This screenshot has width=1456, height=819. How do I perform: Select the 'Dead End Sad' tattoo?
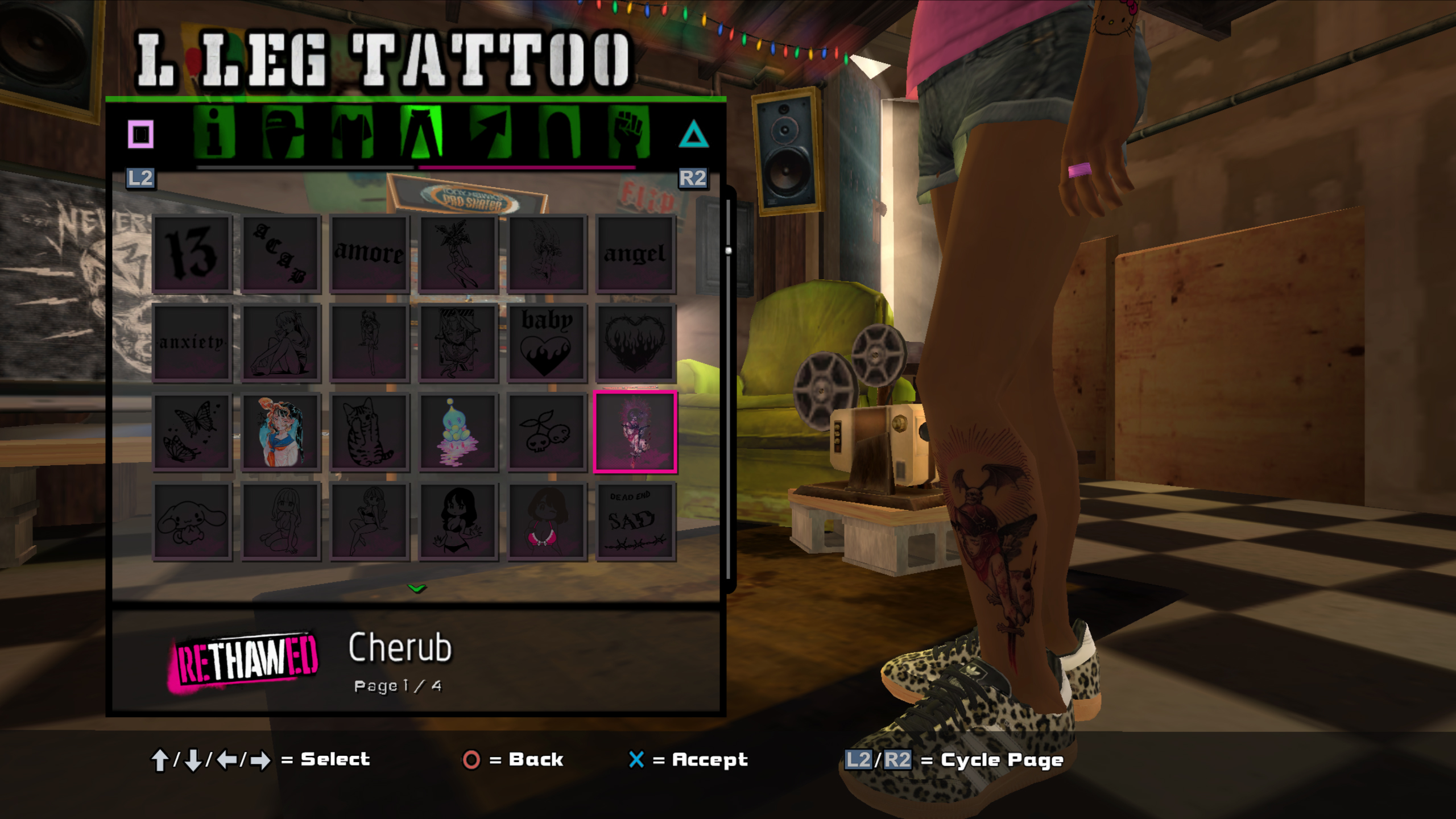[635, 521]
